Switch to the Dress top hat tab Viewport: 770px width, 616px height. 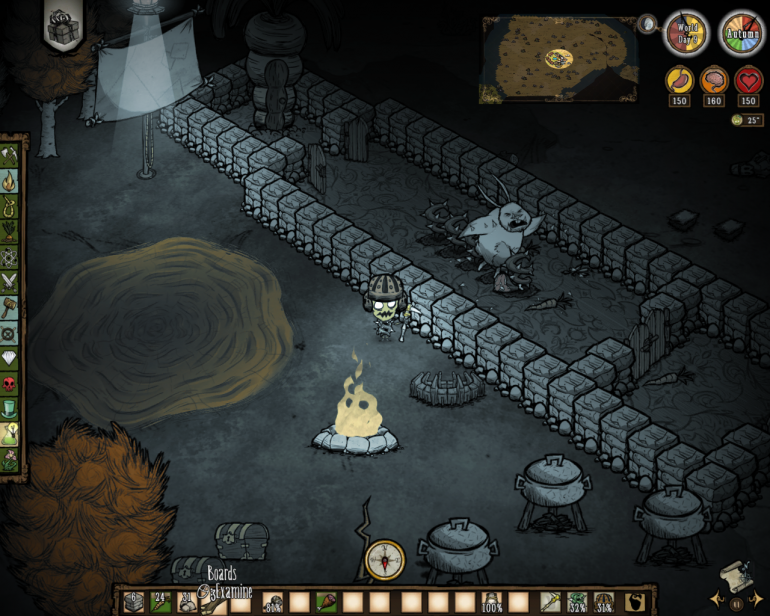click(x=11, y=409)
